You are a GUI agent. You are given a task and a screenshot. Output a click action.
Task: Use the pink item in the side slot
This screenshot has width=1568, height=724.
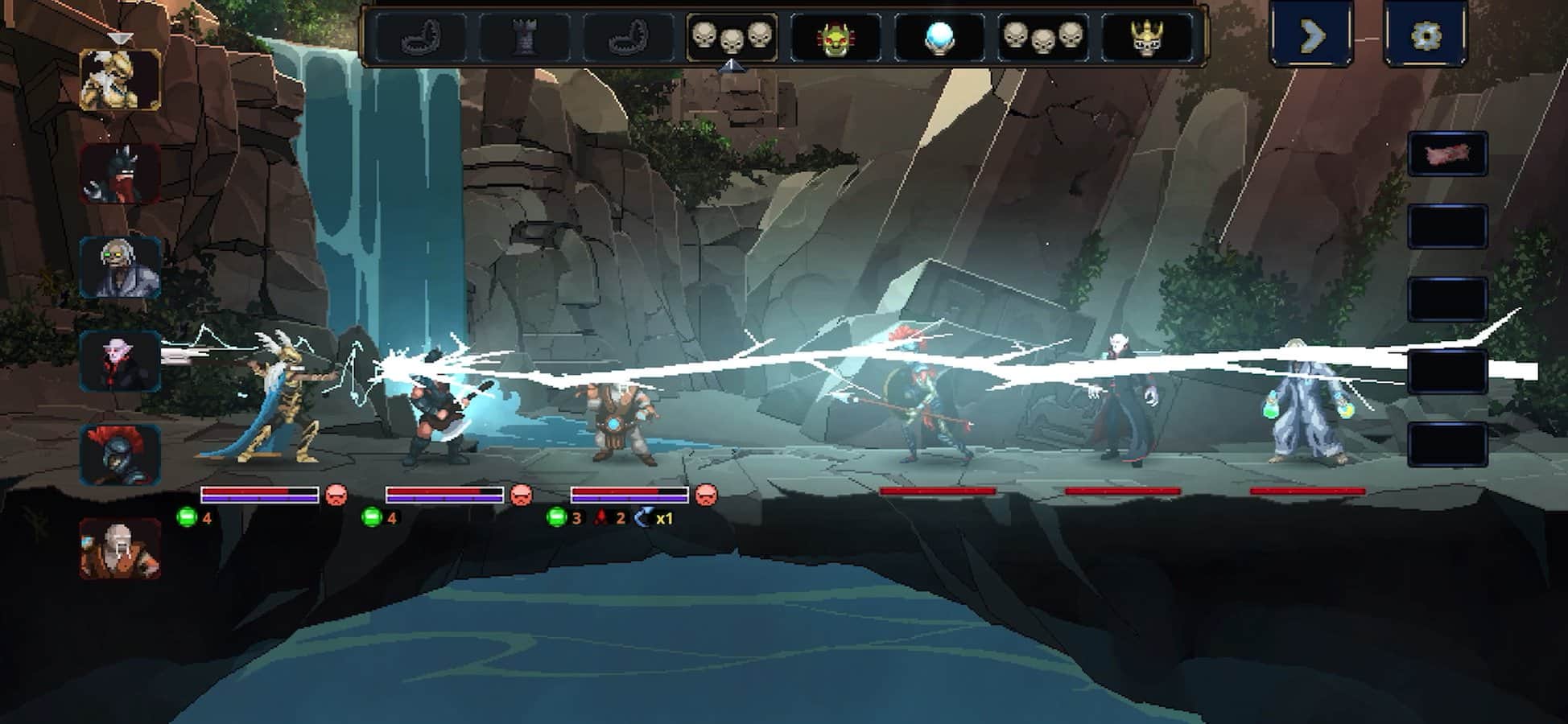1446,154
